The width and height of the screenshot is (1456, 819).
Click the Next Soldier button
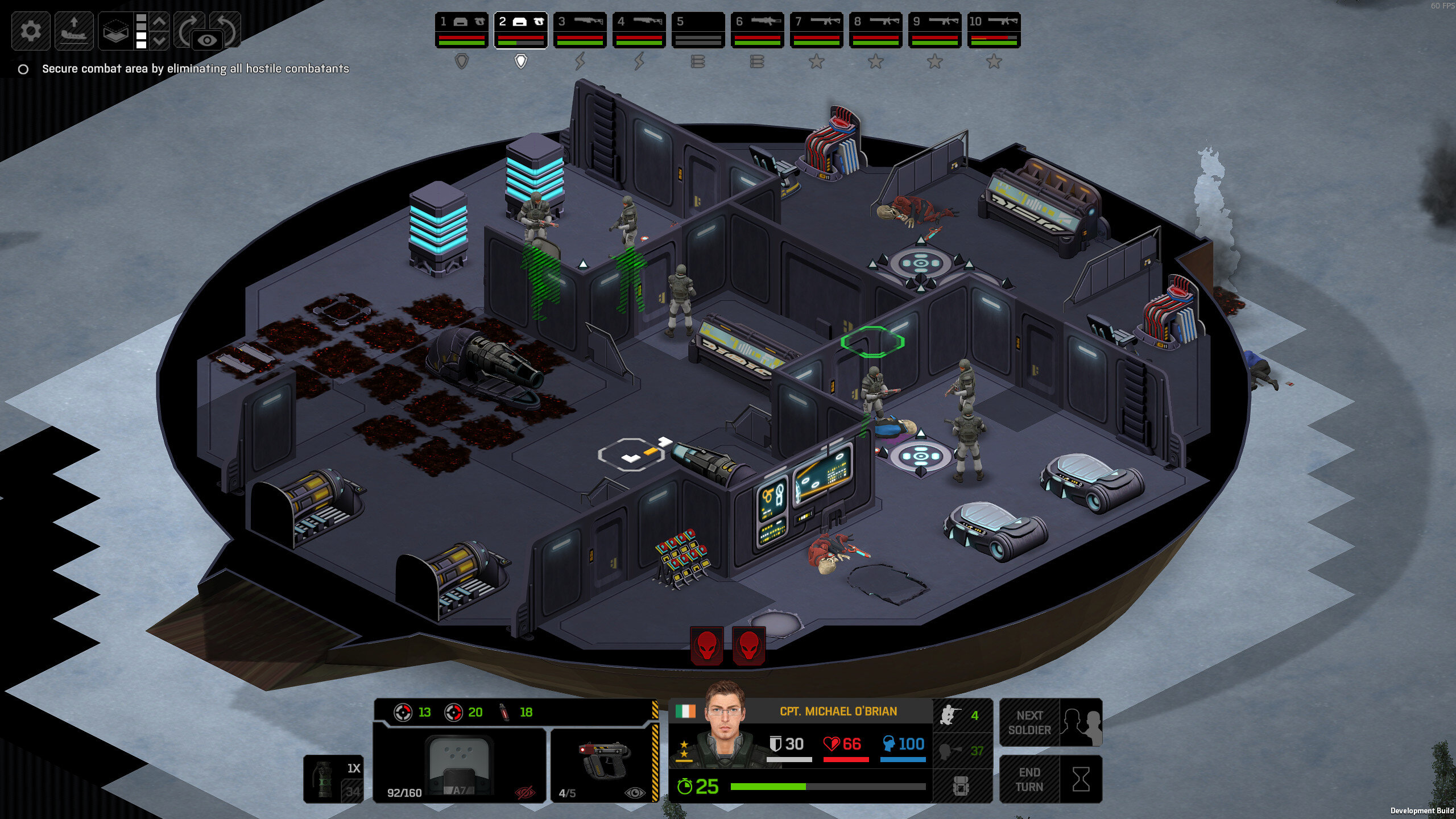point(1050,723)
